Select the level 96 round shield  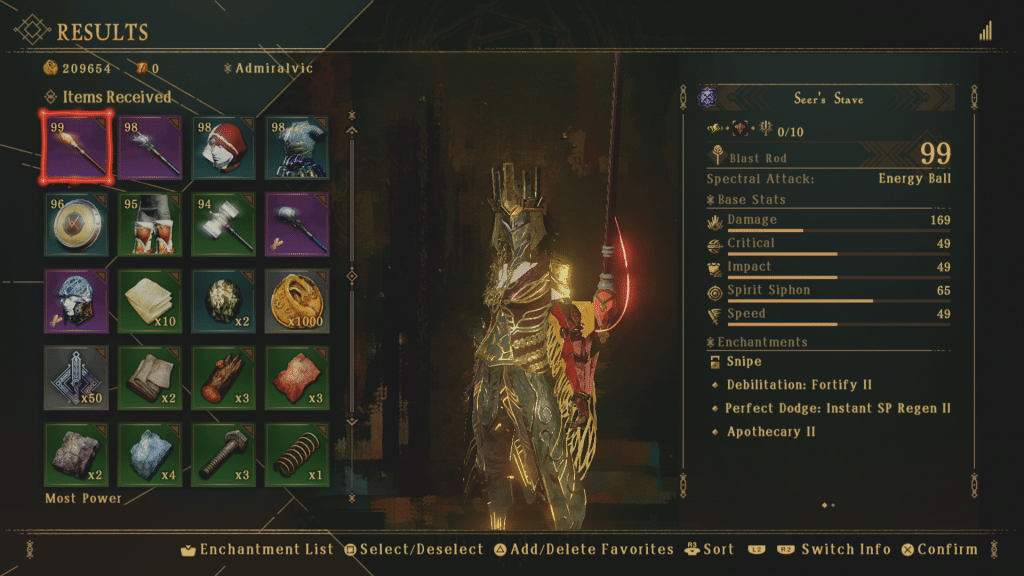tap(76, 224)
